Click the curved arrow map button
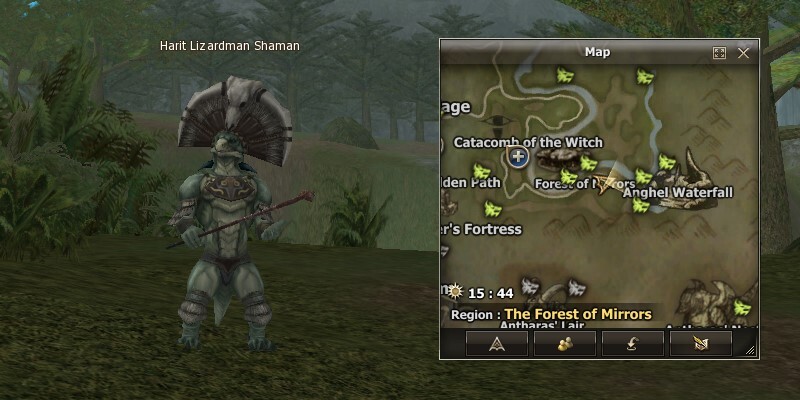The image size is (800, 400). [x=633, y=343]
